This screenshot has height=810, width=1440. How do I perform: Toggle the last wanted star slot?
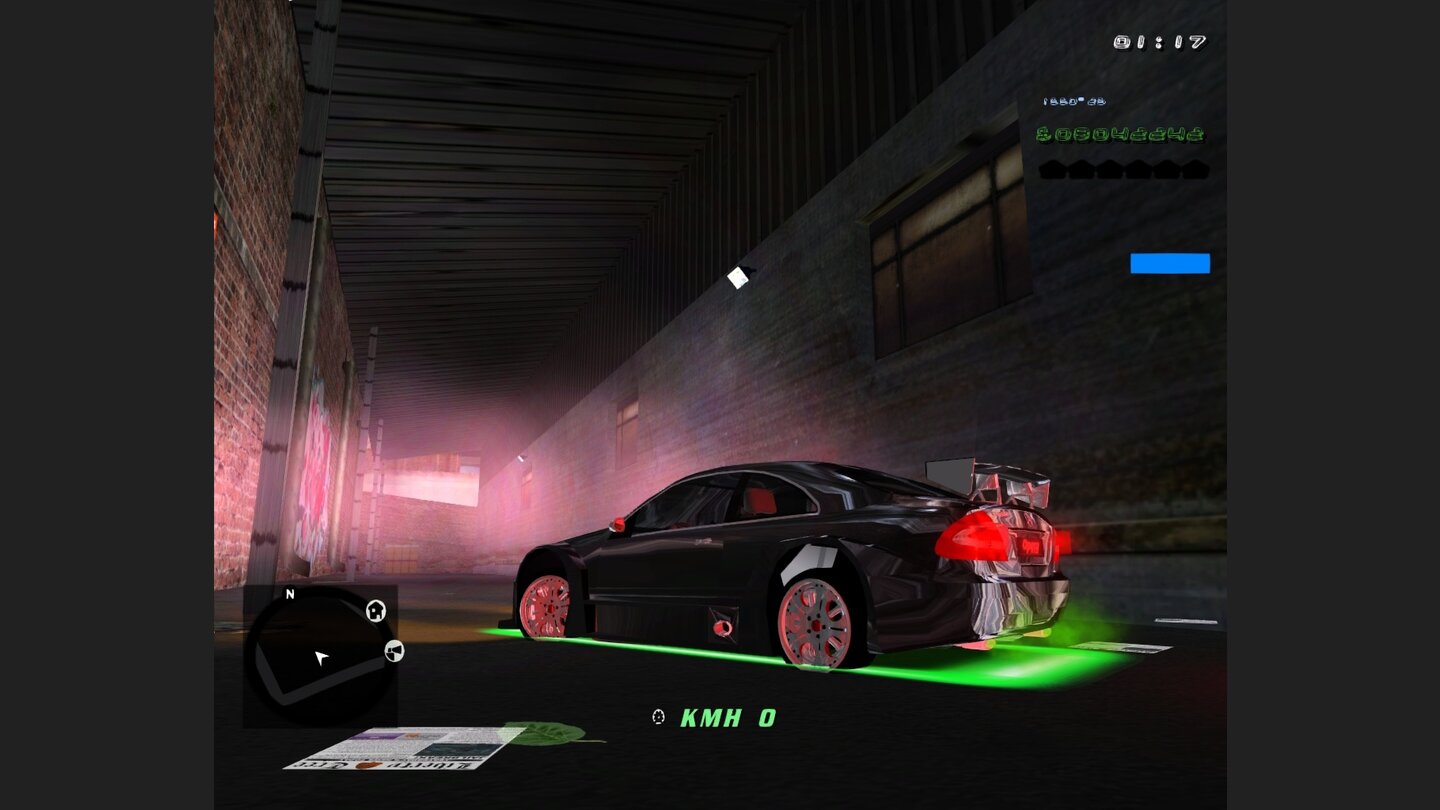point(1195,168)
